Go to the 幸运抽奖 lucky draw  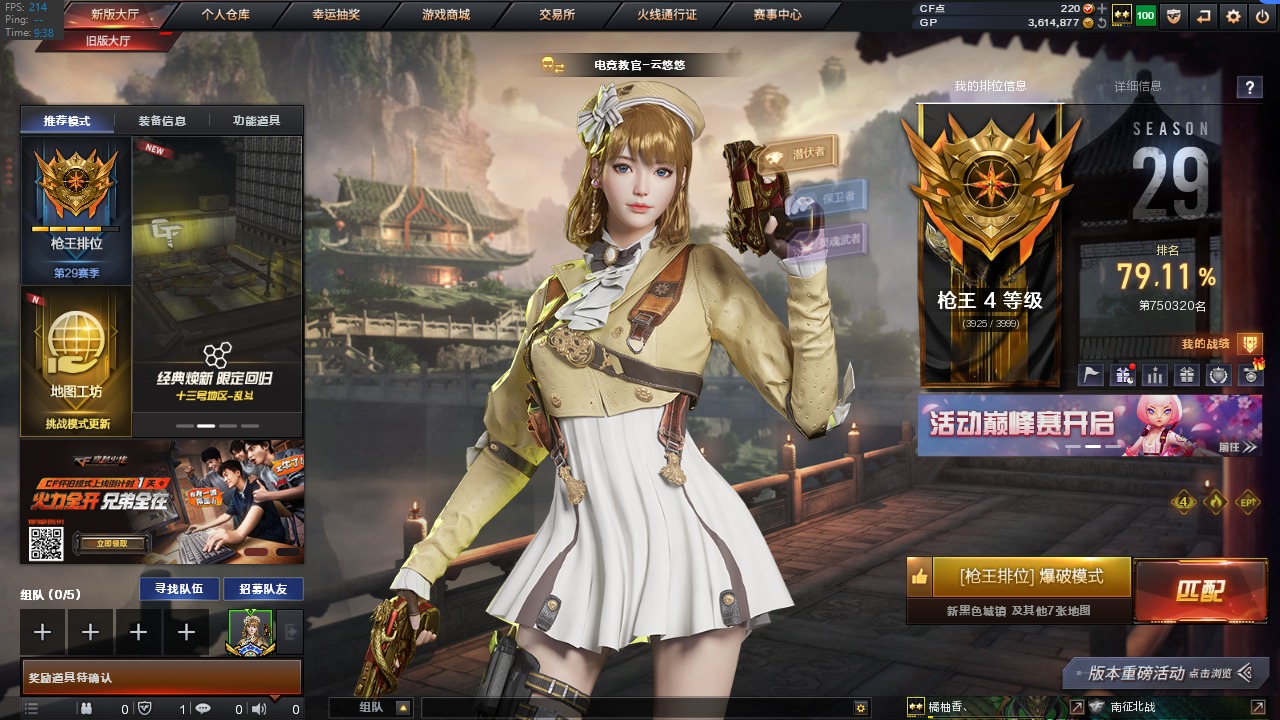pos(335,15)
